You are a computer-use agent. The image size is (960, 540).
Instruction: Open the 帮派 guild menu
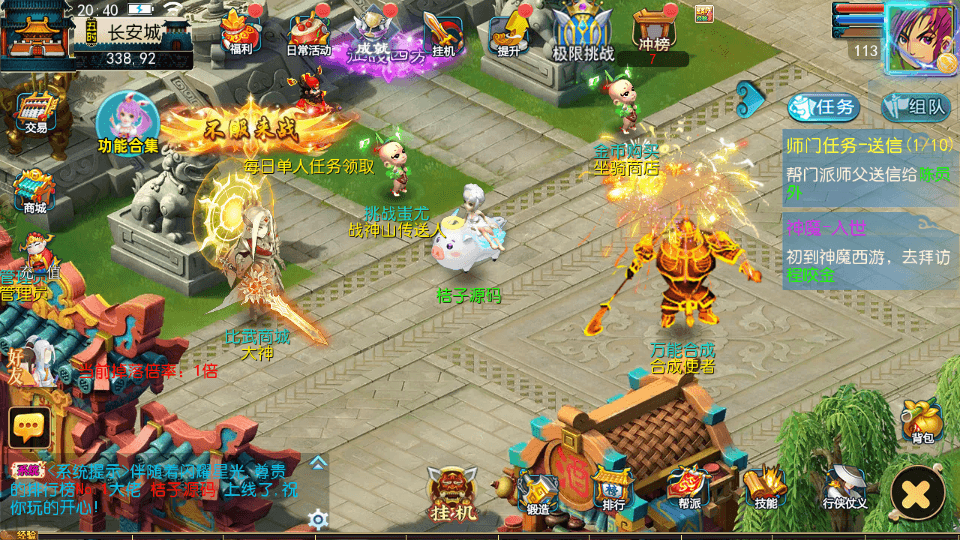(x=689, y=489)
